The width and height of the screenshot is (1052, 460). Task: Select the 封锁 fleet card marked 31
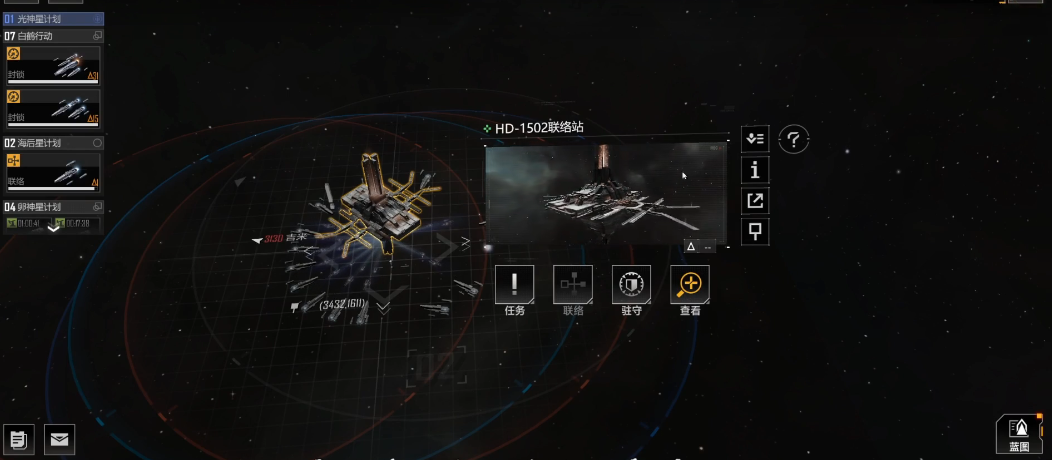pos(53,65)
